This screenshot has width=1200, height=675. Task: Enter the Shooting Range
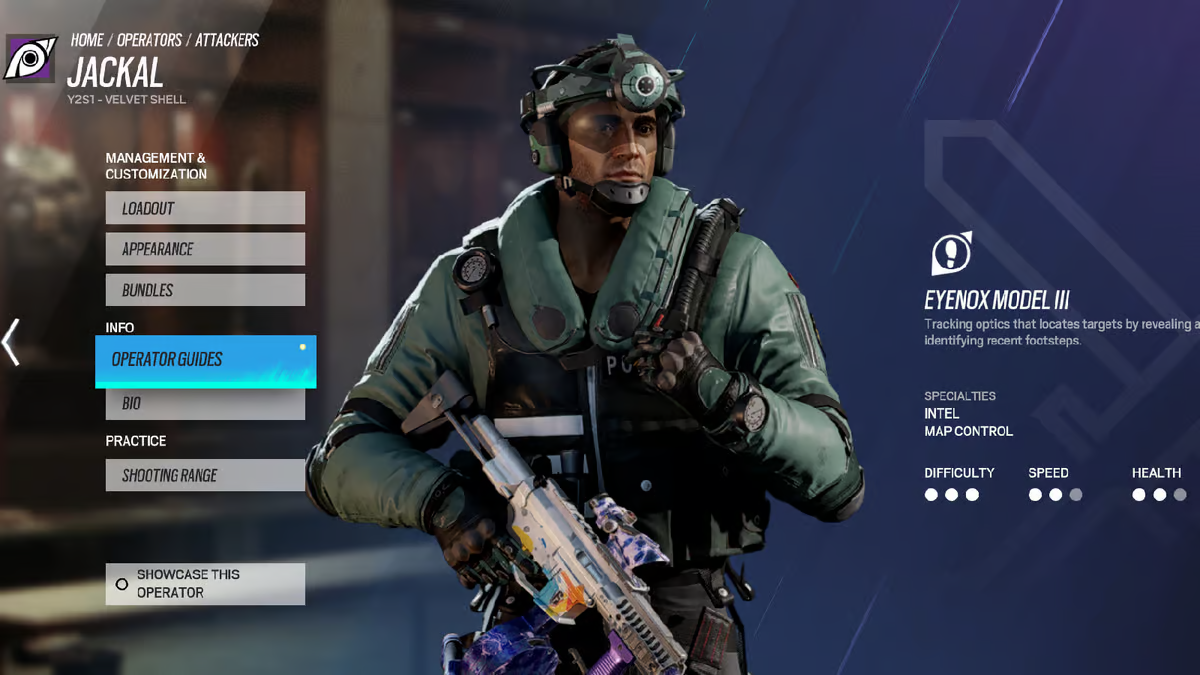205,475
